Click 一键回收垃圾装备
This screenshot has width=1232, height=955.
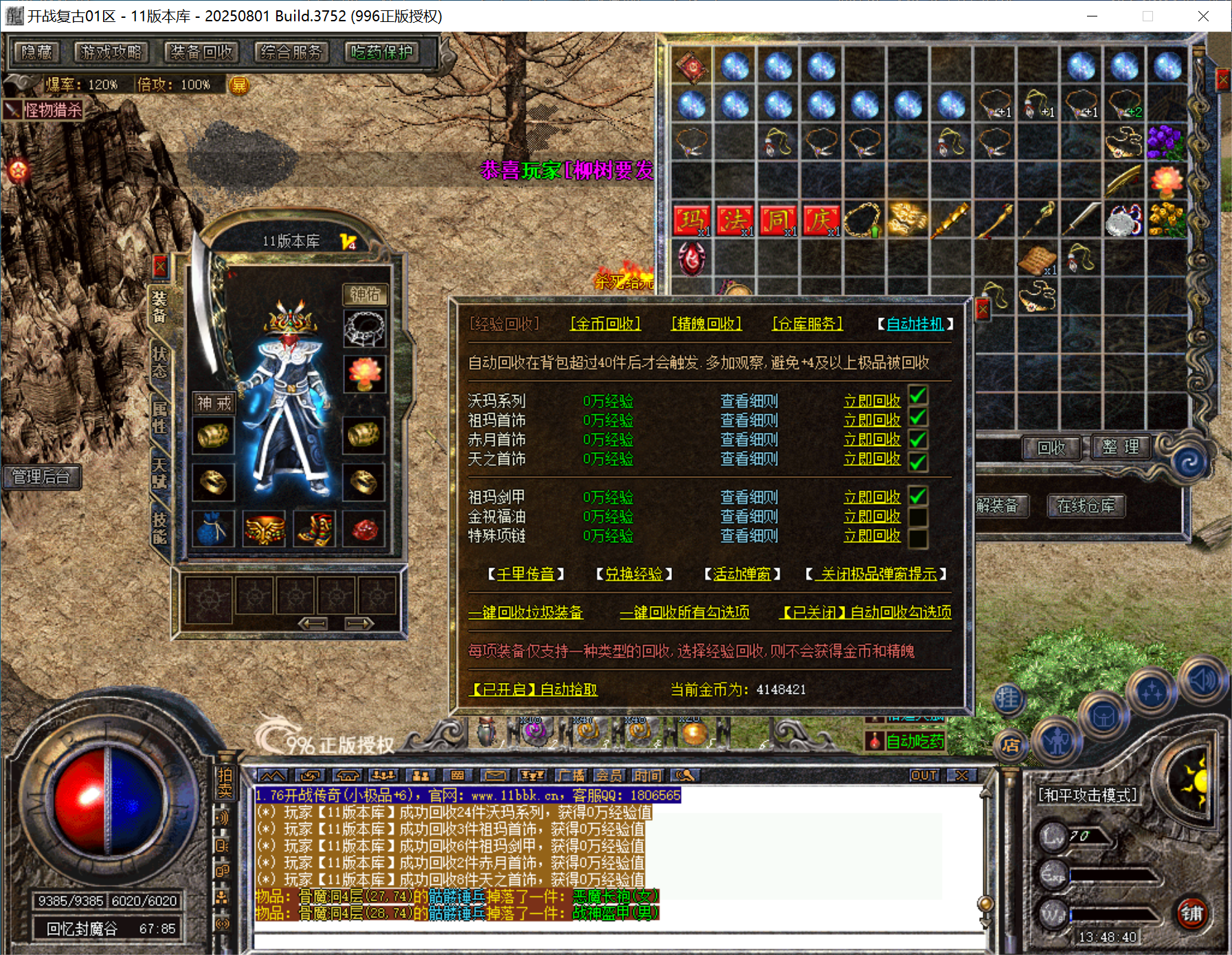526,612
